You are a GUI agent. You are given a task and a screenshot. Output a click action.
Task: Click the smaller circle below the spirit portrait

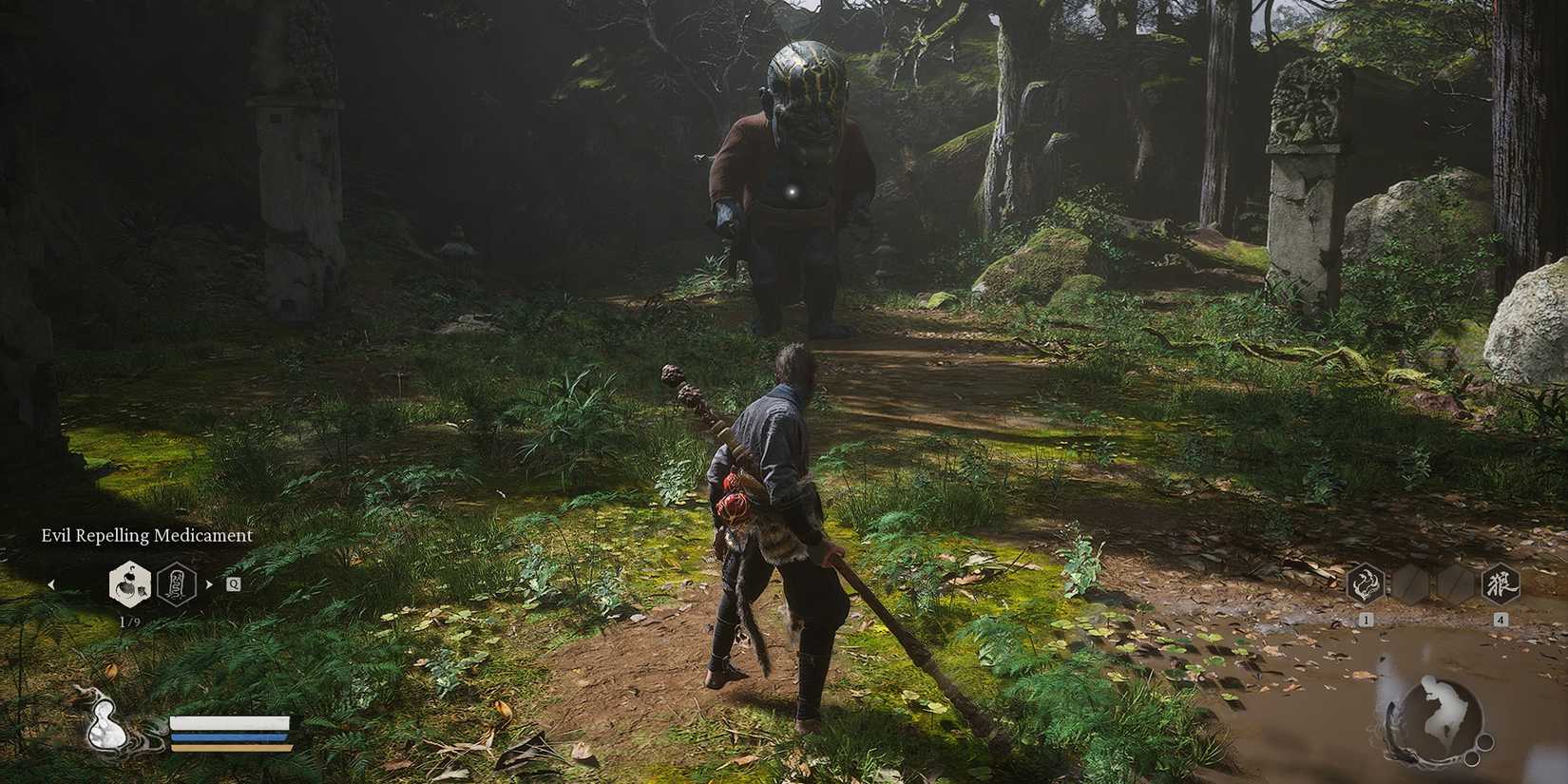1472,758
